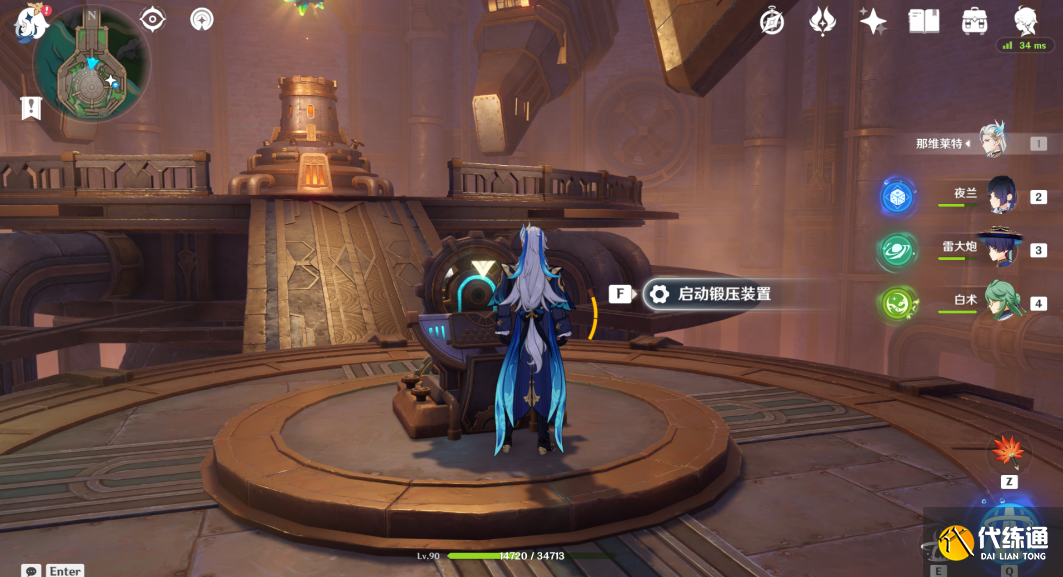This screenshot has width=1063, height=577.
Task: Open the Adventurer Handbook book icon
Action: [x=923, y=21]
